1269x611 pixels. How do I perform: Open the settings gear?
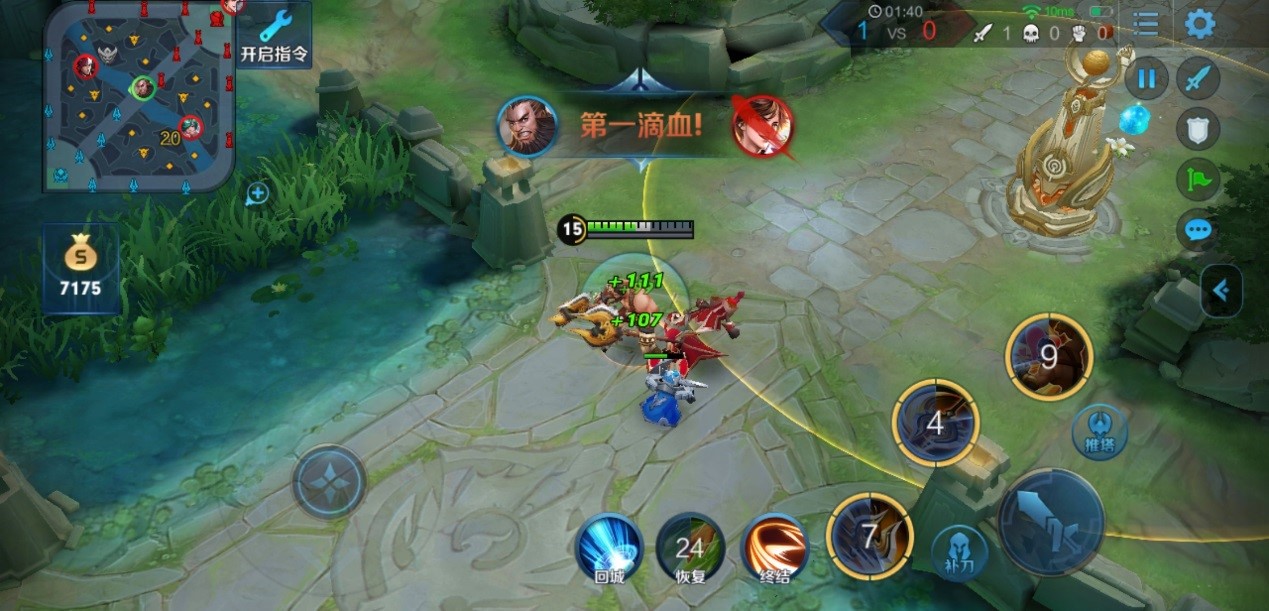[x=1200, y=25]
